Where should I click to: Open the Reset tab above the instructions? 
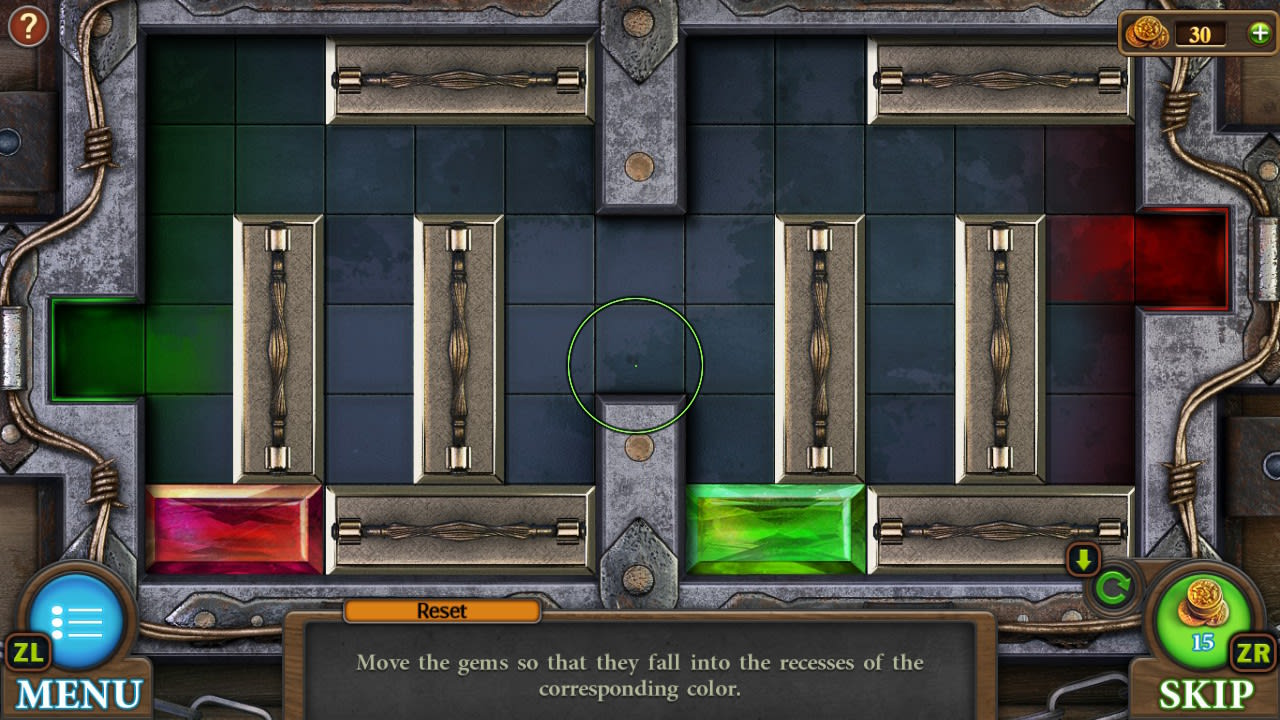pyautogui.click(x=443, y=611)
